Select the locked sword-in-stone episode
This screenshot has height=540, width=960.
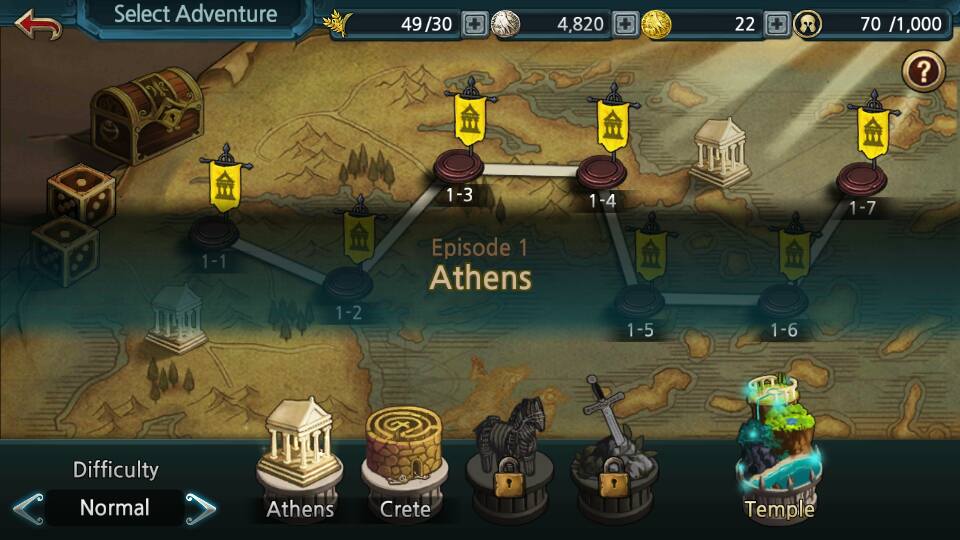click(612, 455)
